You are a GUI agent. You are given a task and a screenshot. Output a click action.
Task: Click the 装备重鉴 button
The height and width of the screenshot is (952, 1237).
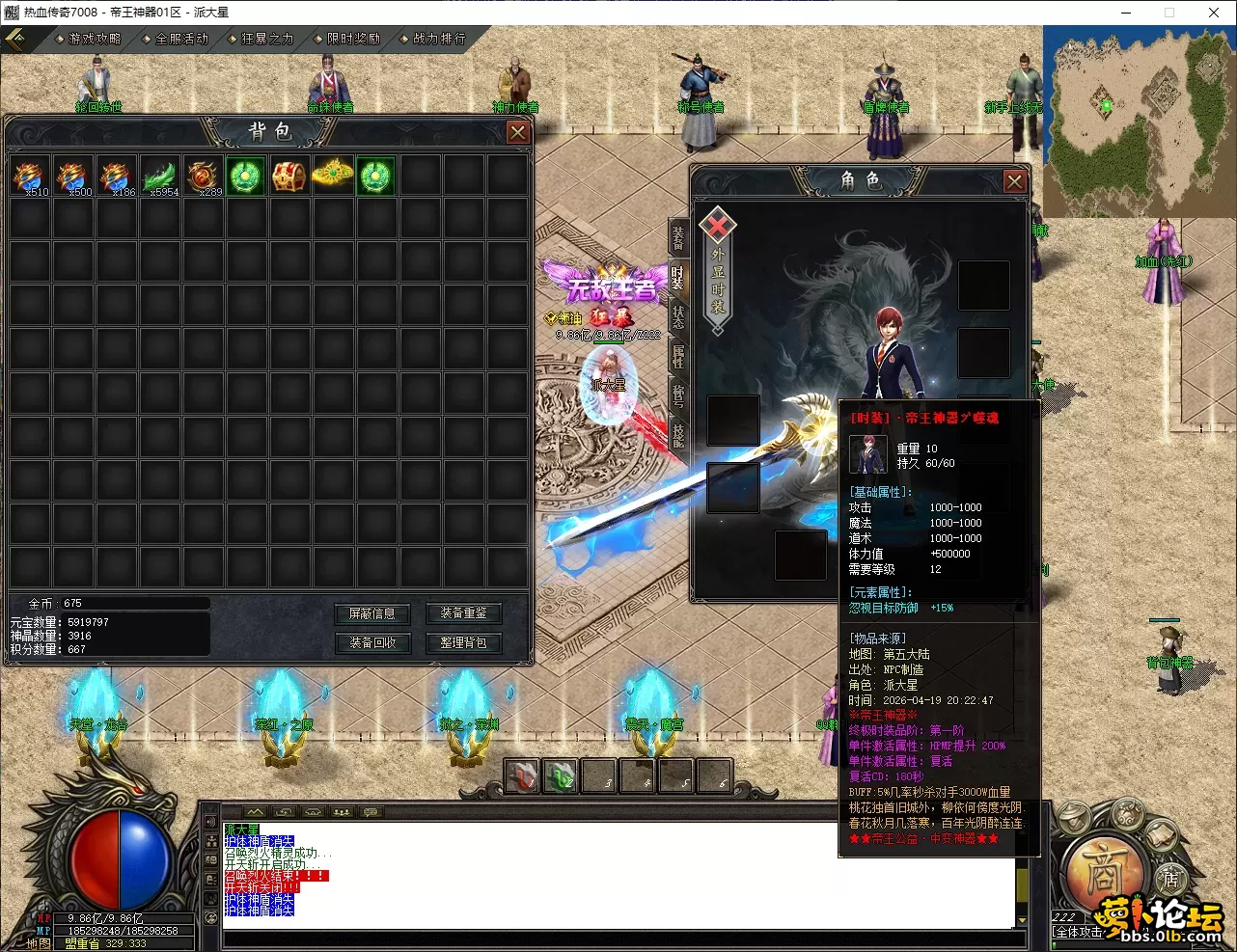click(x=463, y=613)
